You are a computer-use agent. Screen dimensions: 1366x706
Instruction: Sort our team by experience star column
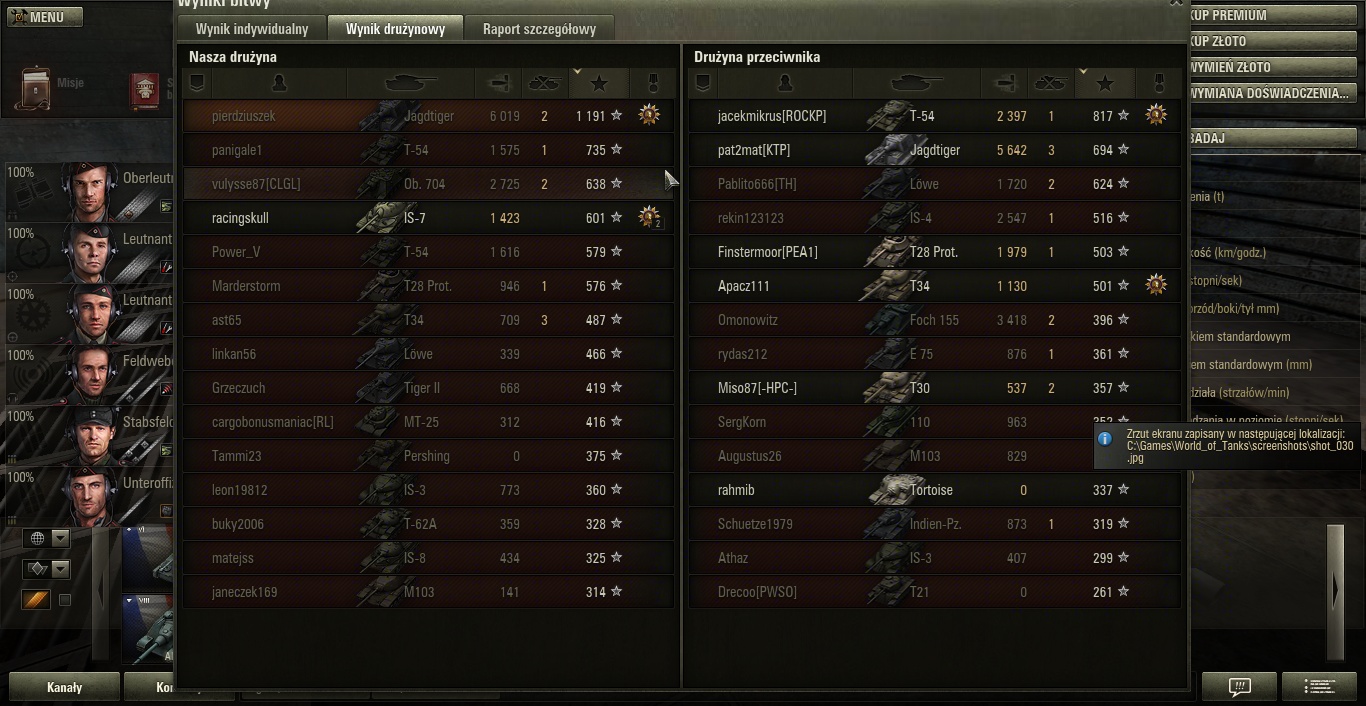pos(599,83)
